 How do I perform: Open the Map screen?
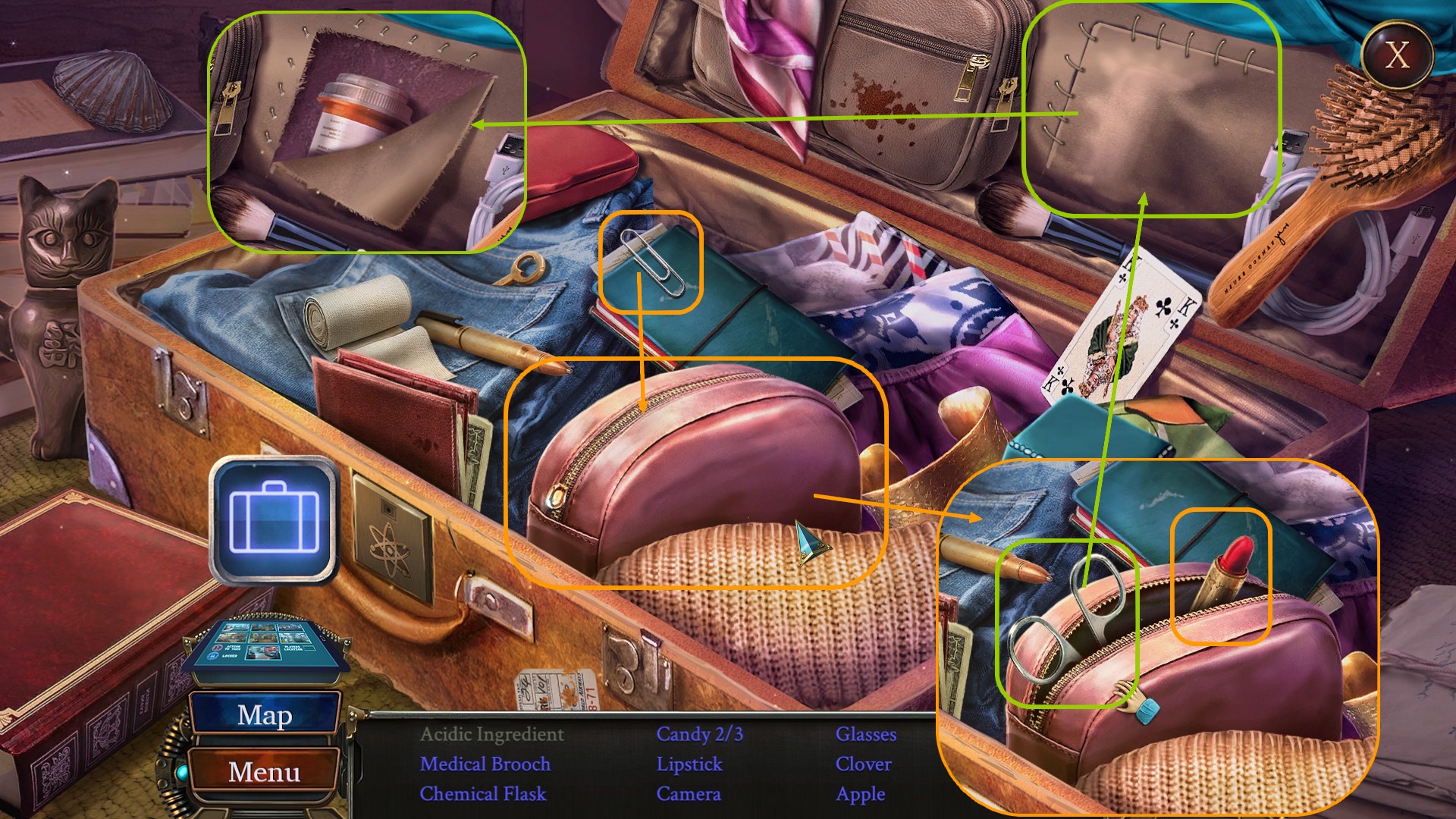coord(265,714)
